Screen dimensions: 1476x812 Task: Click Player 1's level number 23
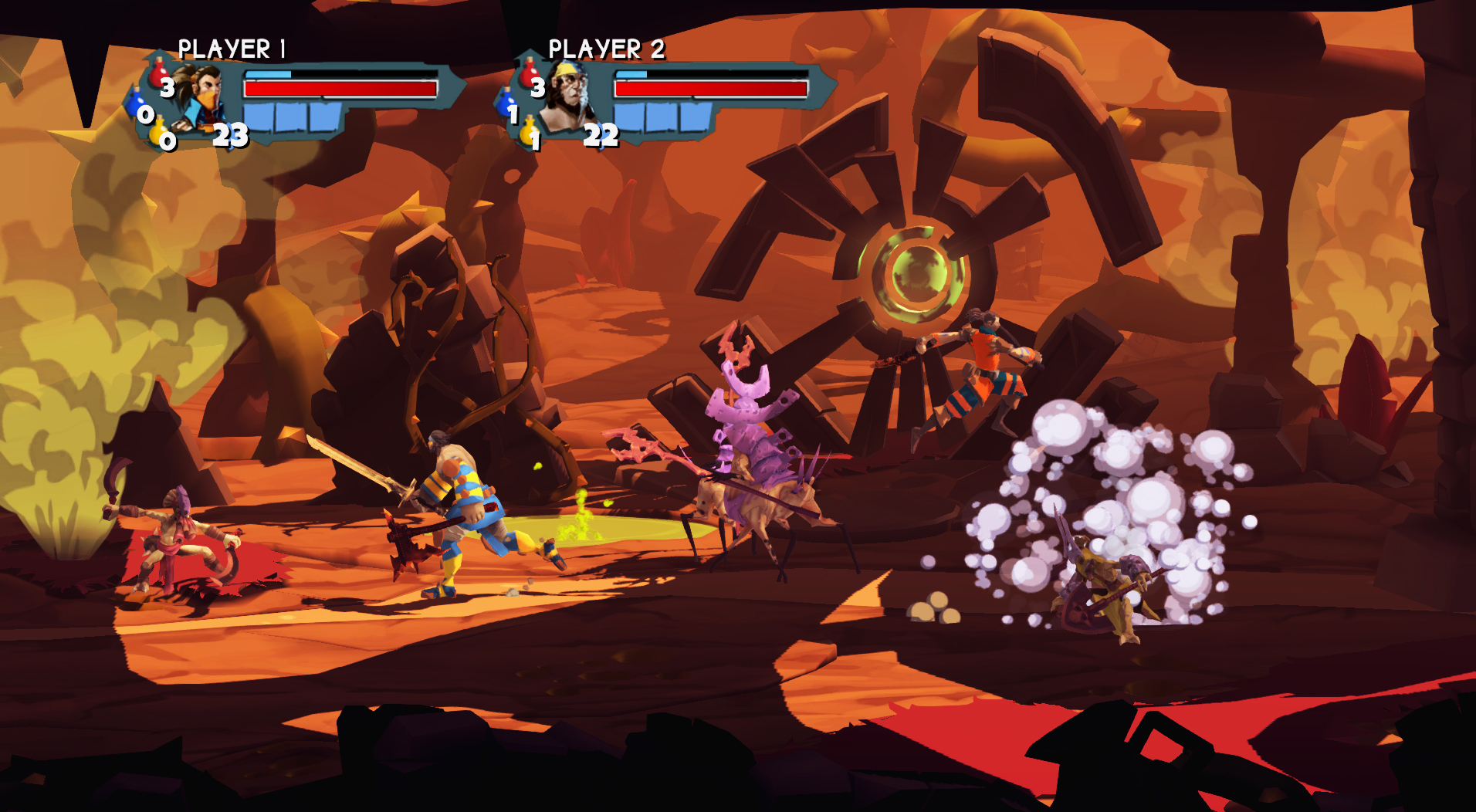[230, 136]
